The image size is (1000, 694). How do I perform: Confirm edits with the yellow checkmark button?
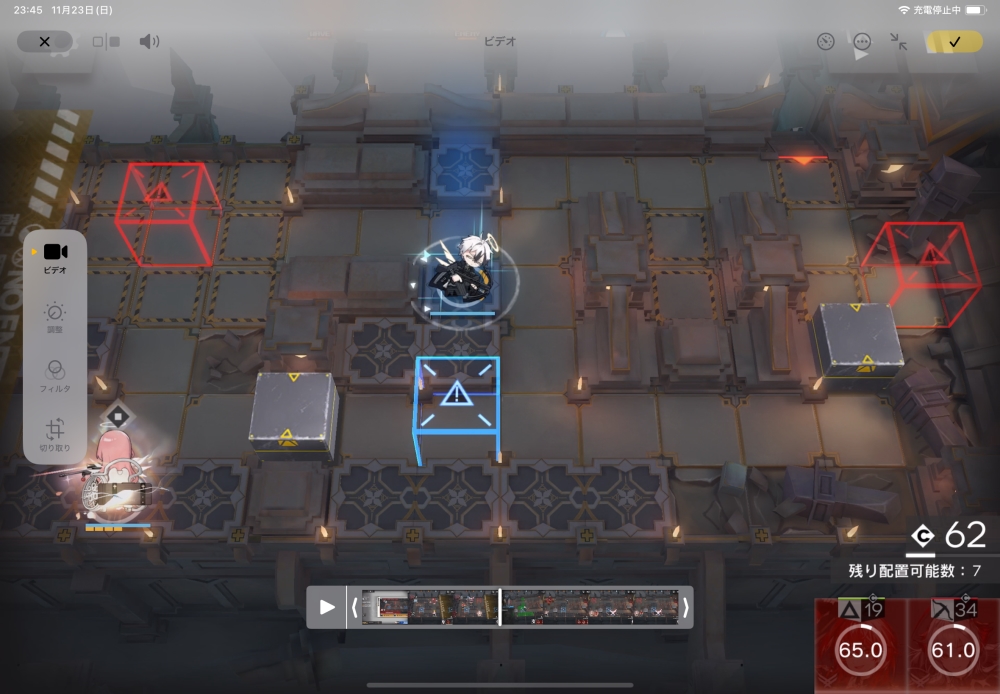point(954,41)
